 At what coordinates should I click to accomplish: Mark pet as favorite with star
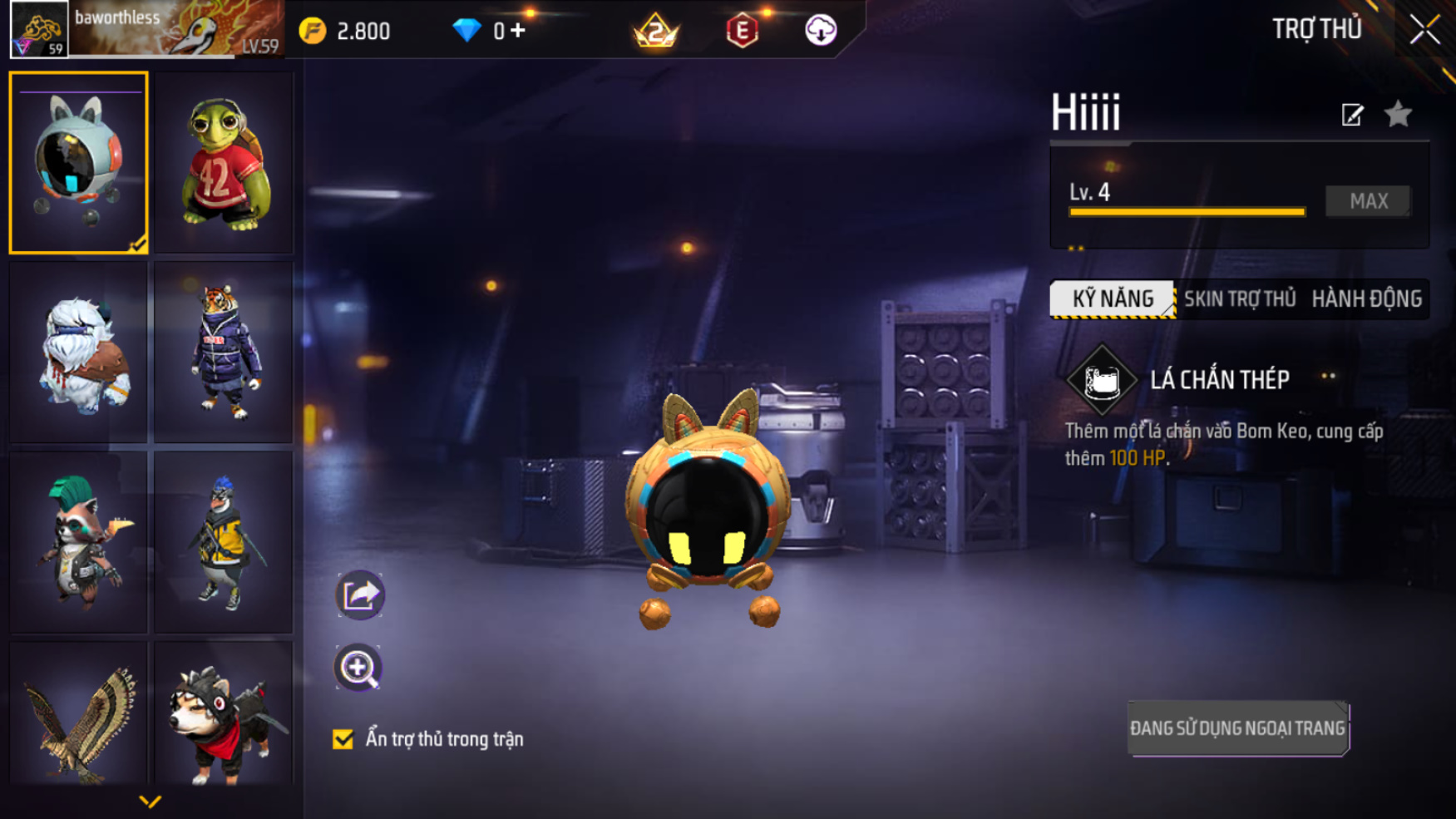[1399, 114]
